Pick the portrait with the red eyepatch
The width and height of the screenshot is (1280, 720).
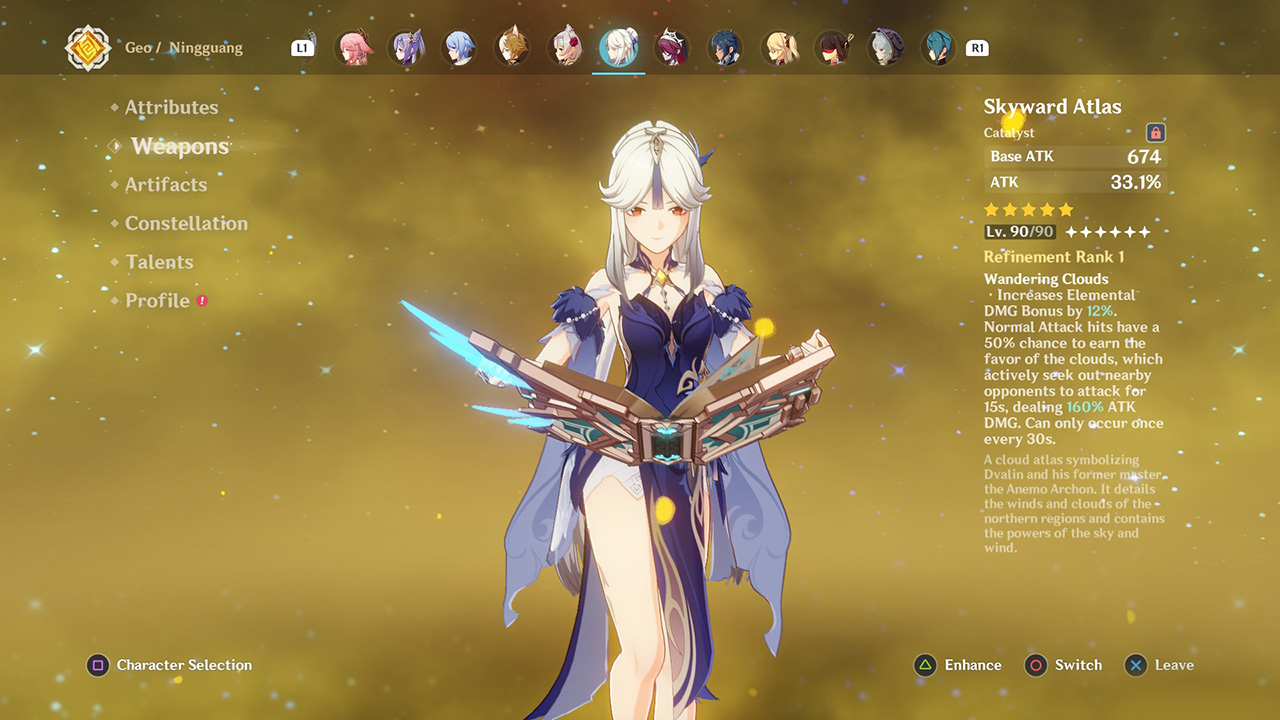pyautogui.click(x=831, y=47)
